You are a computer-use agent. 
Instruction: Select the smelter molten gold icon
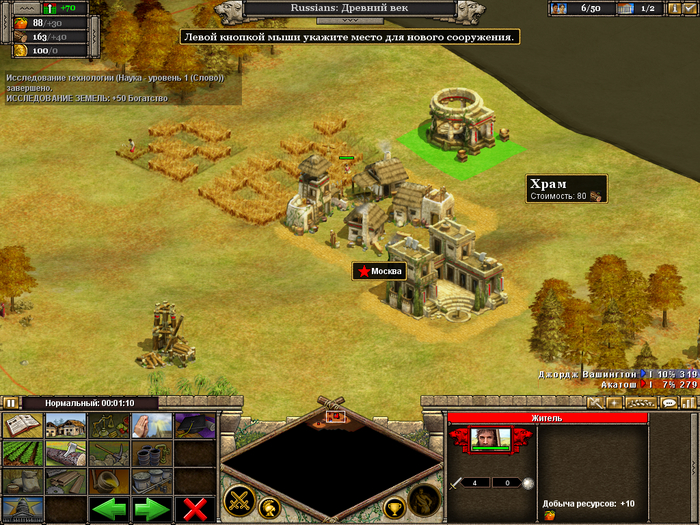click(108, 481)
